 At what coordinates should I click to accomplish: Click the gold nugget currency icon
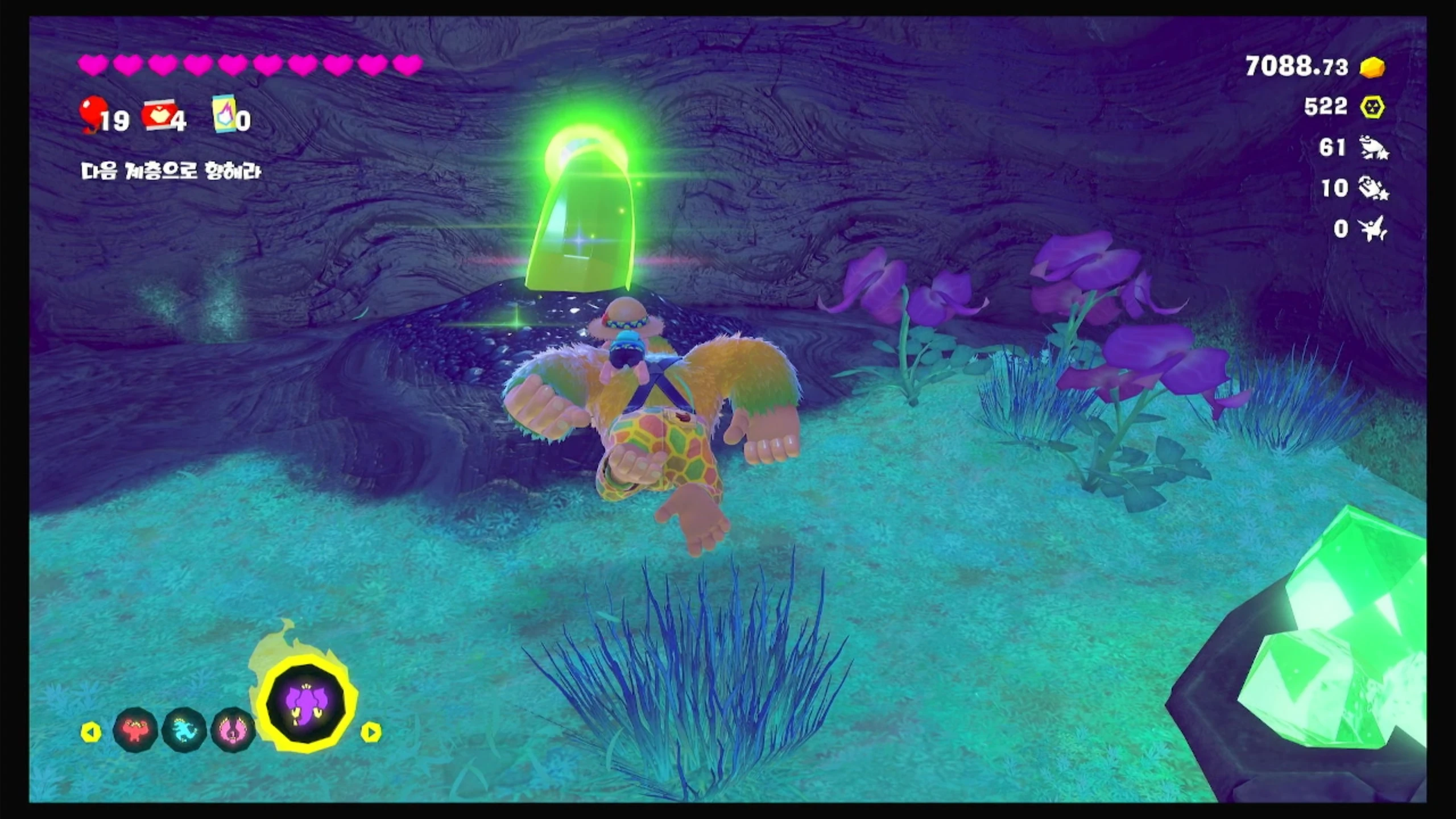pos(1372,68)
